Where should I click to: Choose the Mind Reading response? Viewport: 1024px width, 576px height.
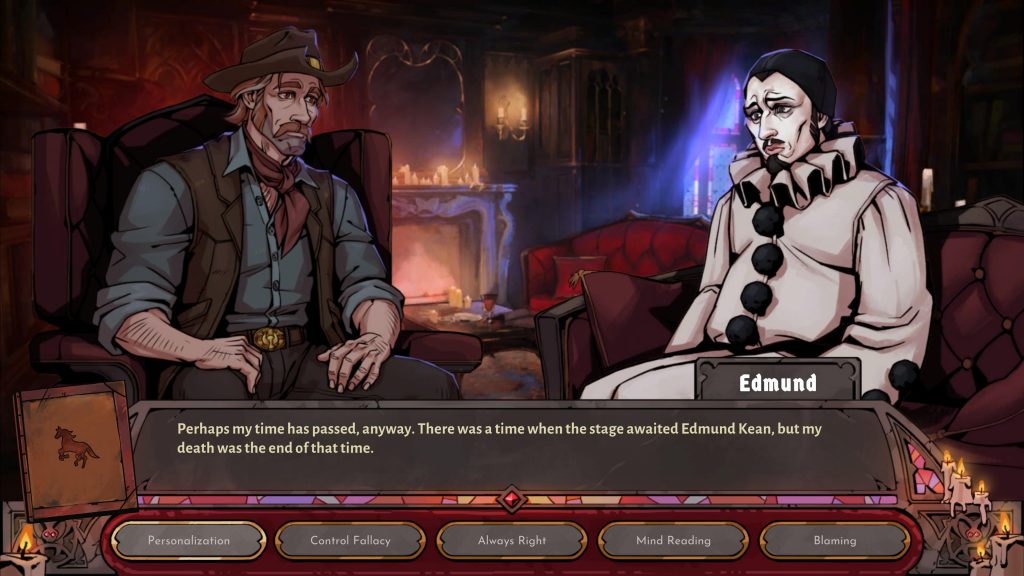[673, 541]
